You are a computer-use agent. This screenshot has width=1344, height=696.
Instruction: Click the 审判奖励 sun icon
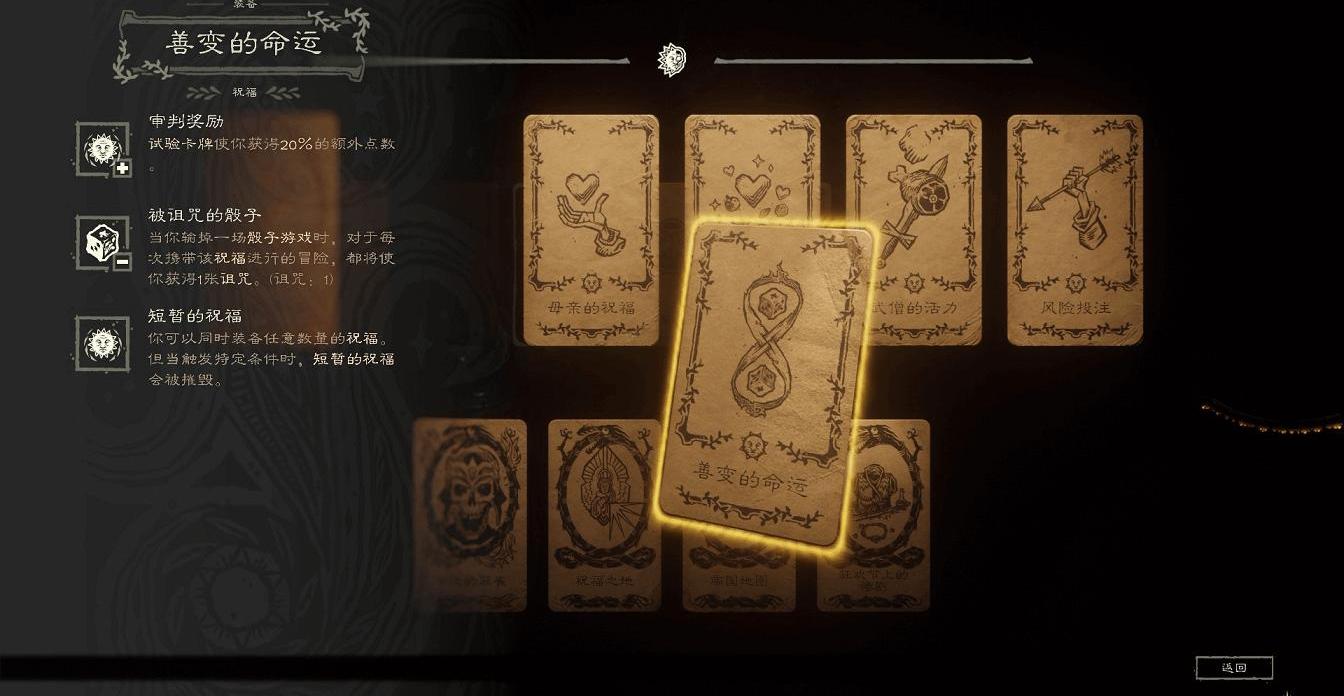coord(103,150)
